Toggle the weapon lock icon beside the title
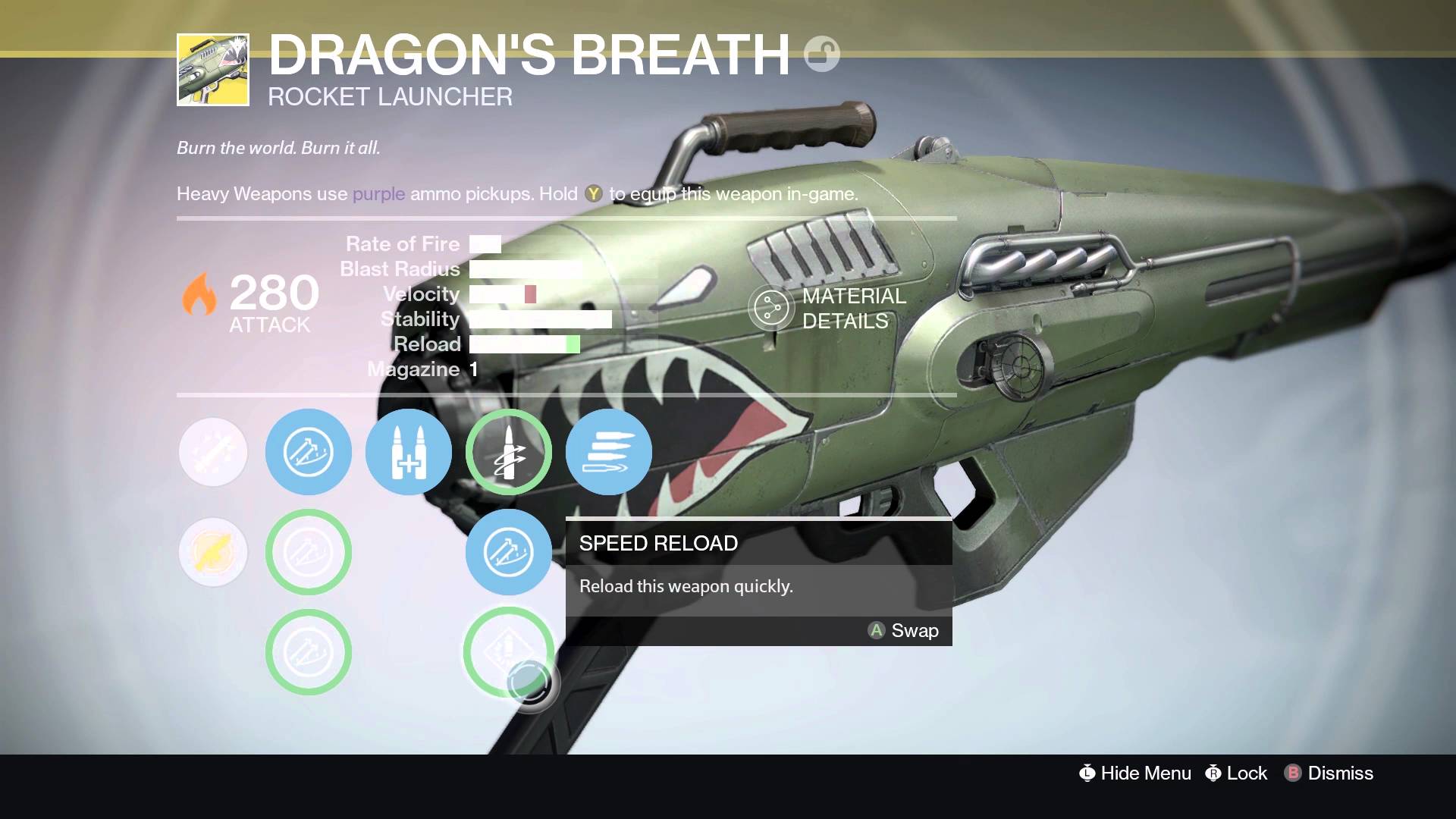The width and height of the screenshot is (1456, 819). [x=823, y=52]
